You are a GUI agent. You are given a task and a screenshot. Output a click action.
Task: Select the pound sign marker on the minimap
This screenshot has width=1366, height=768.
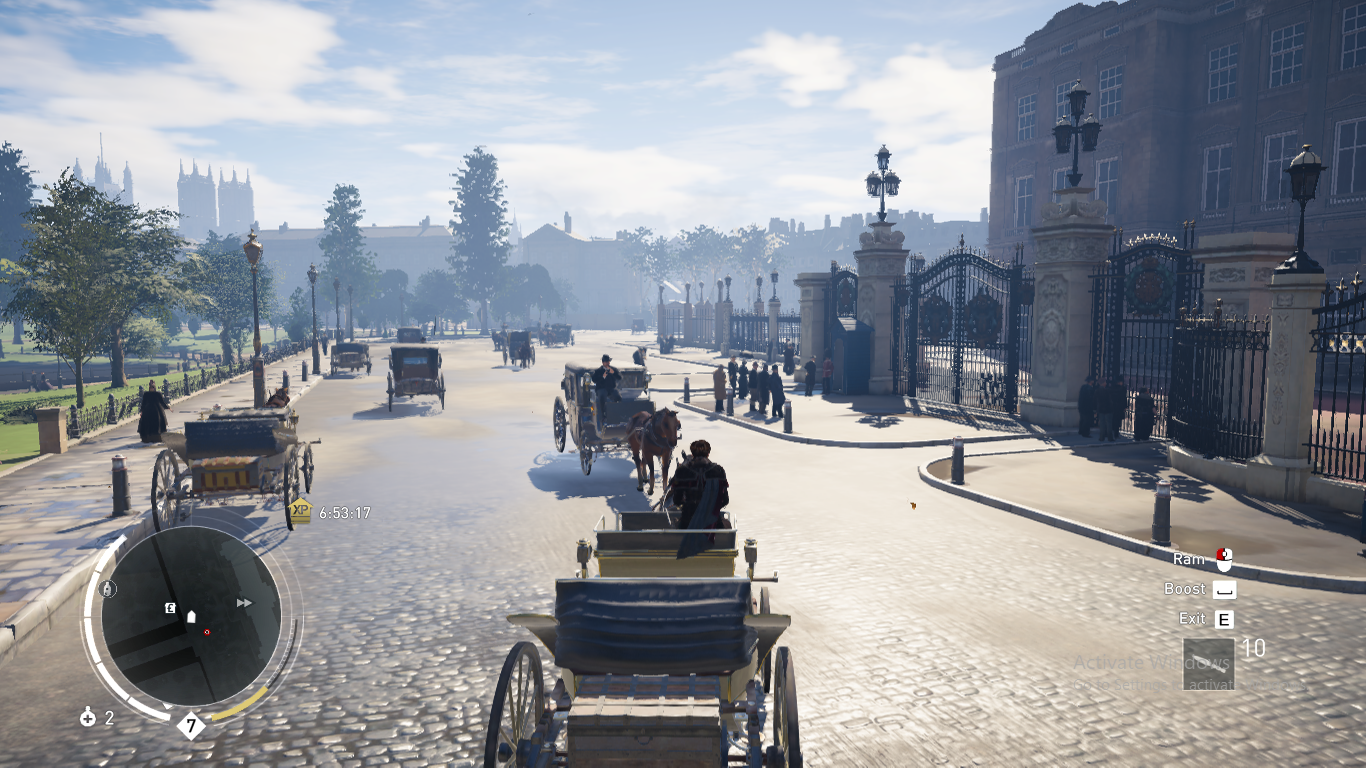click(x=170, y=607)
